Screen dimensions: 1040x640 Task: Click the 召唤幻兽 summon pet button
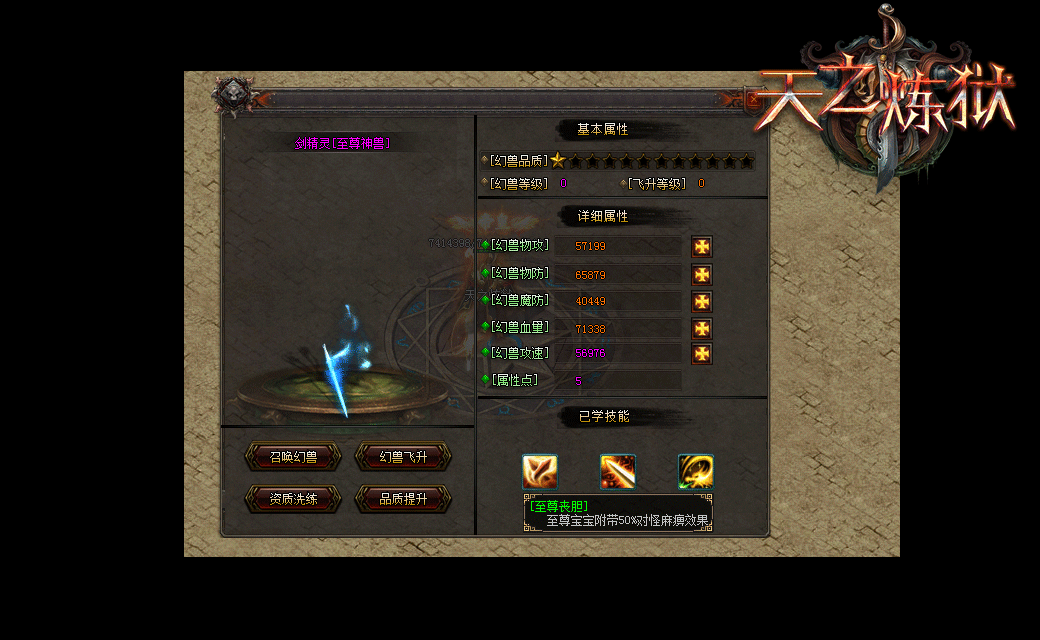tap(293, 457)
